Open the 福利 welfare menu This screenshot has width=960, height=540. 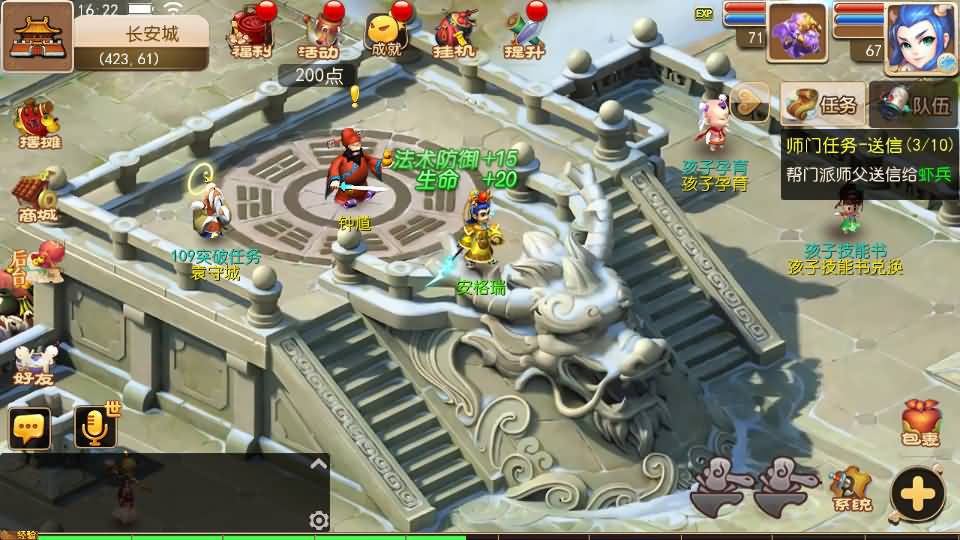click(251, 33)
